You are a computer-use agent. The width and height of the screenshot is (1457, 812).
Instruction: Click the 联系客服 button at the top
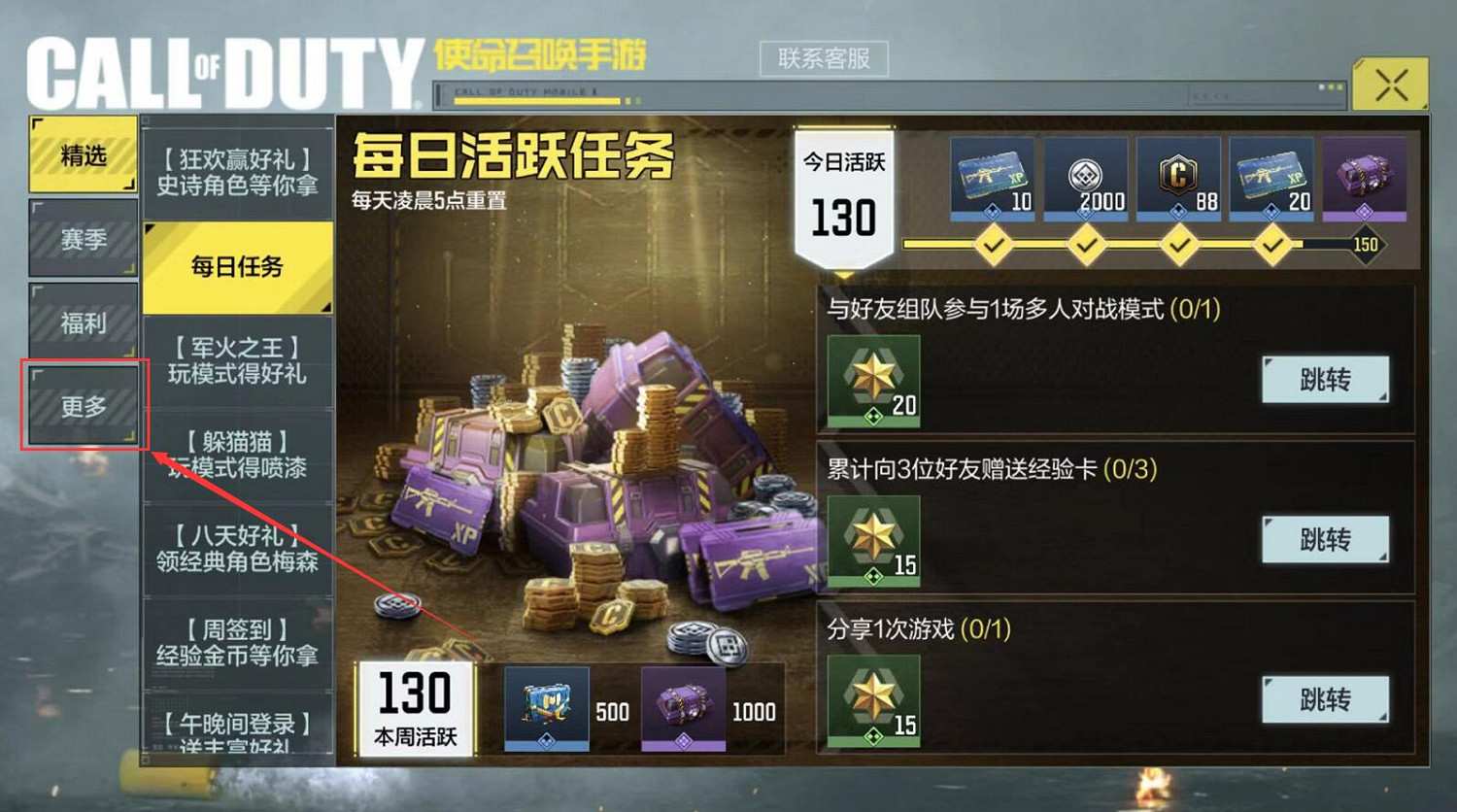[825, 57]
